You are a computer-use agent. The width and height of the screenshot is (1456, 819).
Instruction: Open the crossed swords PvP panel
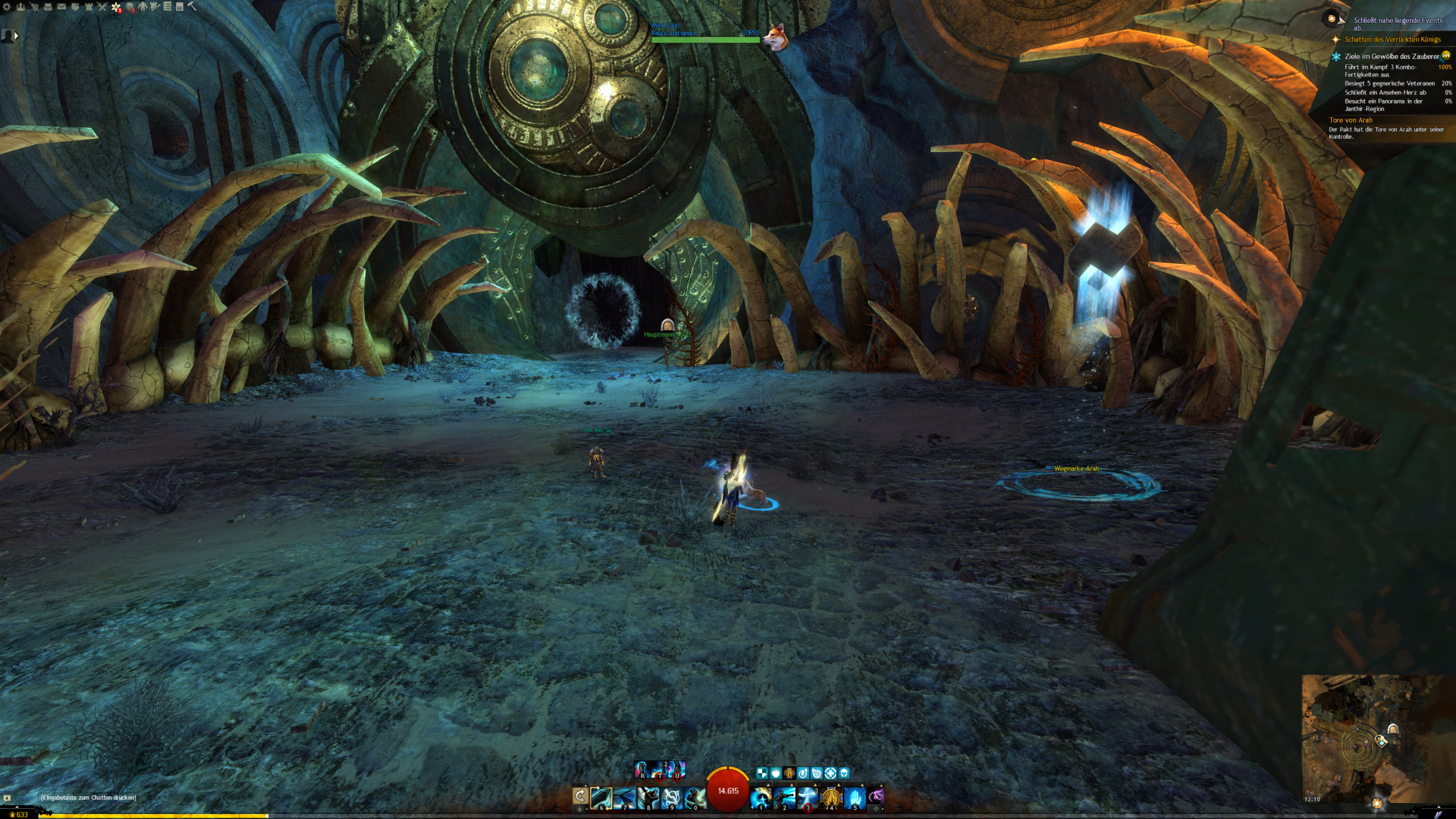tap(102, 7)
